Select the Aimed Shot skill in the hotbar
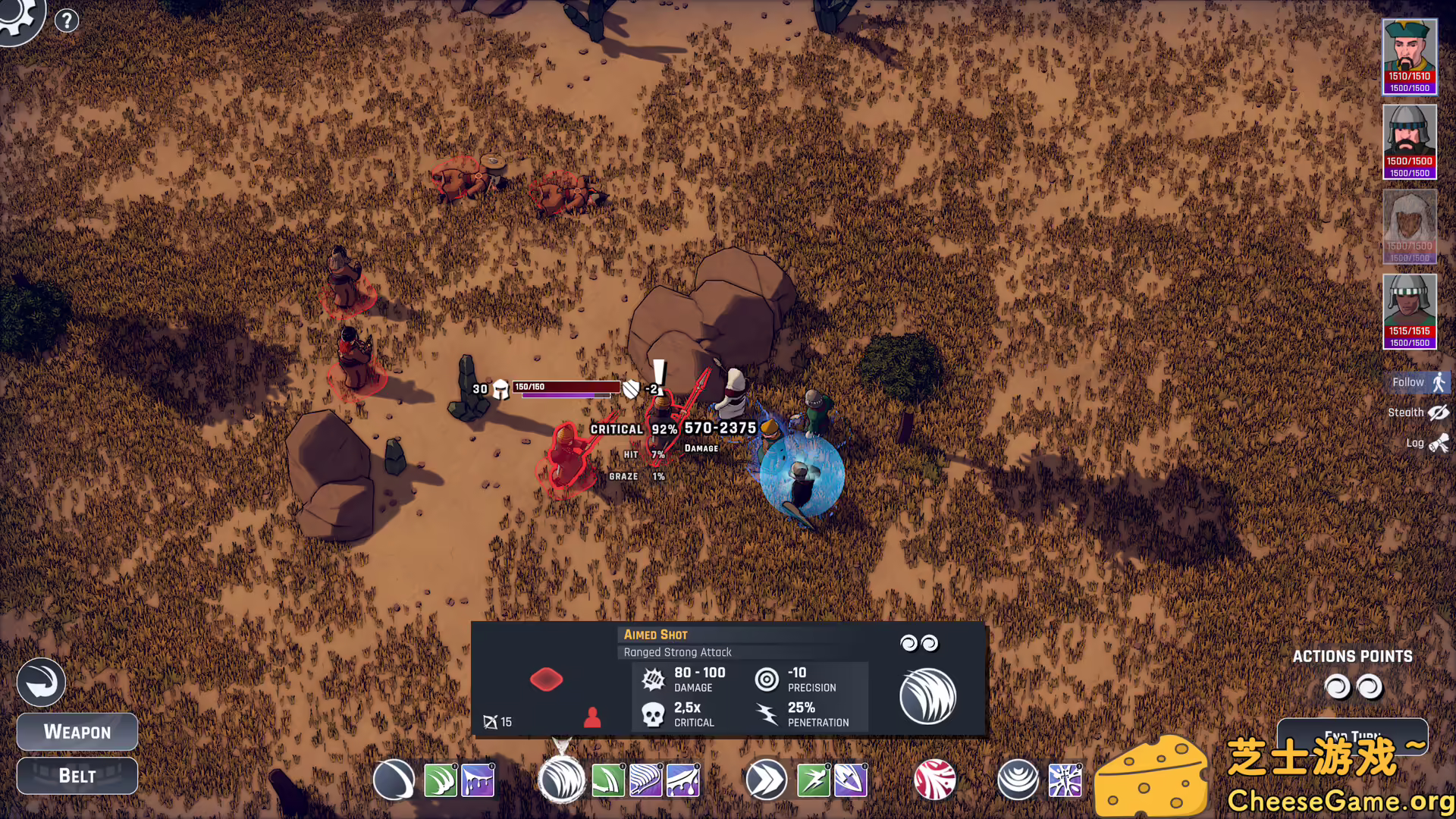Viewport: 1456px width, 819px height. tap(561, 781)
